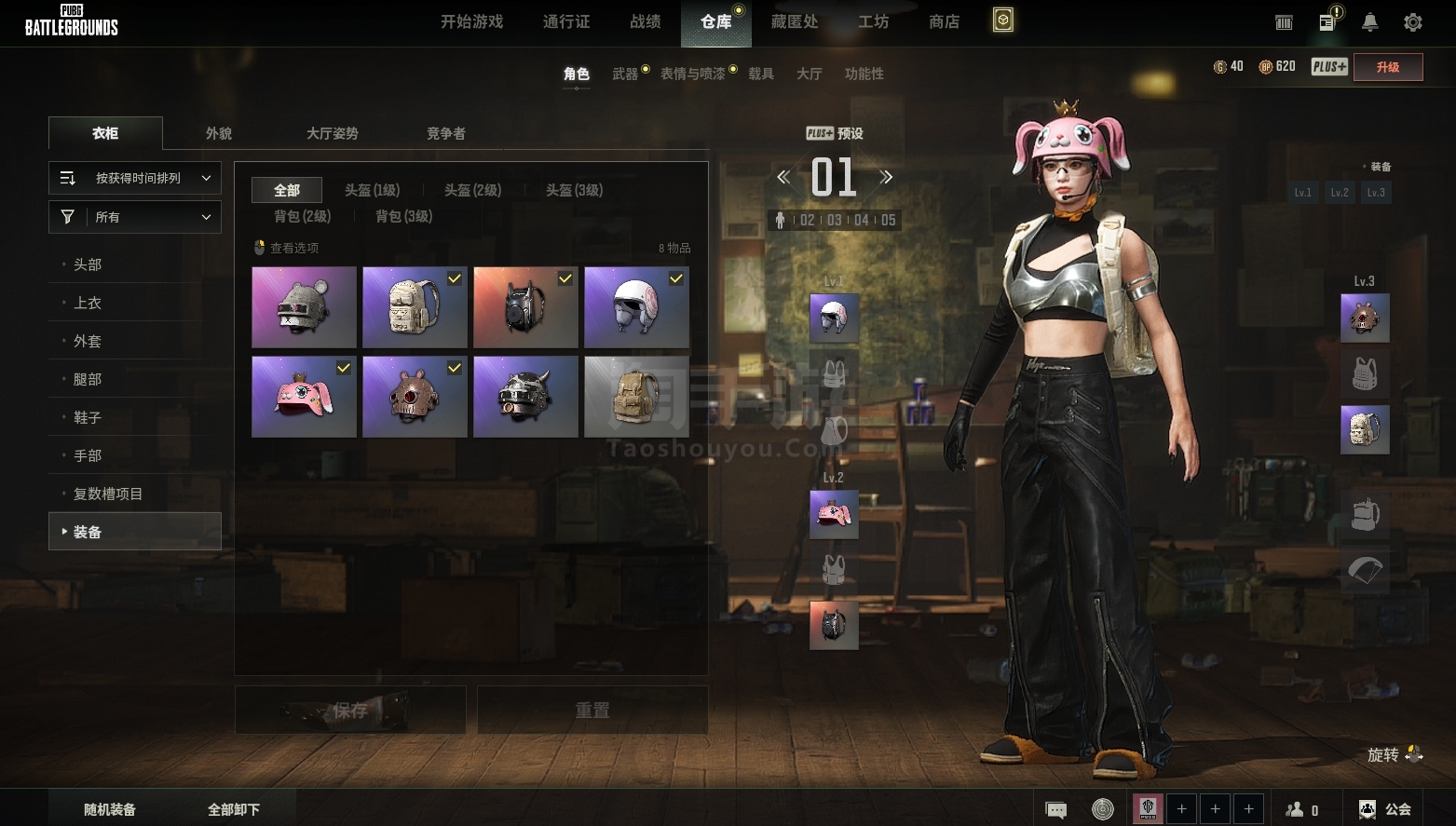Click the 随机装备 random equip button
1456x826 pixels.
[x=110, y=809]
